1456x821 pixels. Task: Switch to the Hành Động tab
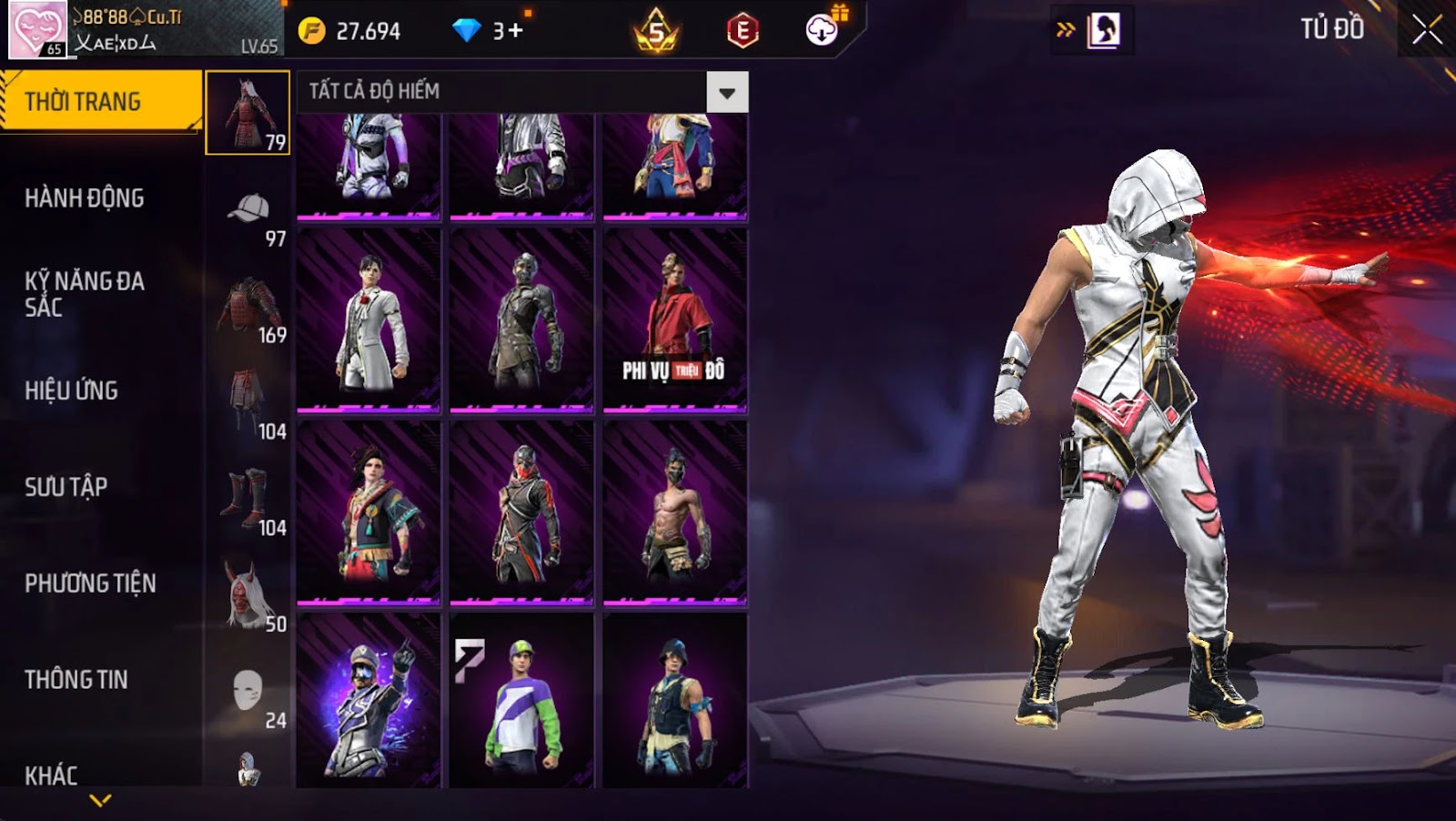tap(85, 198)
